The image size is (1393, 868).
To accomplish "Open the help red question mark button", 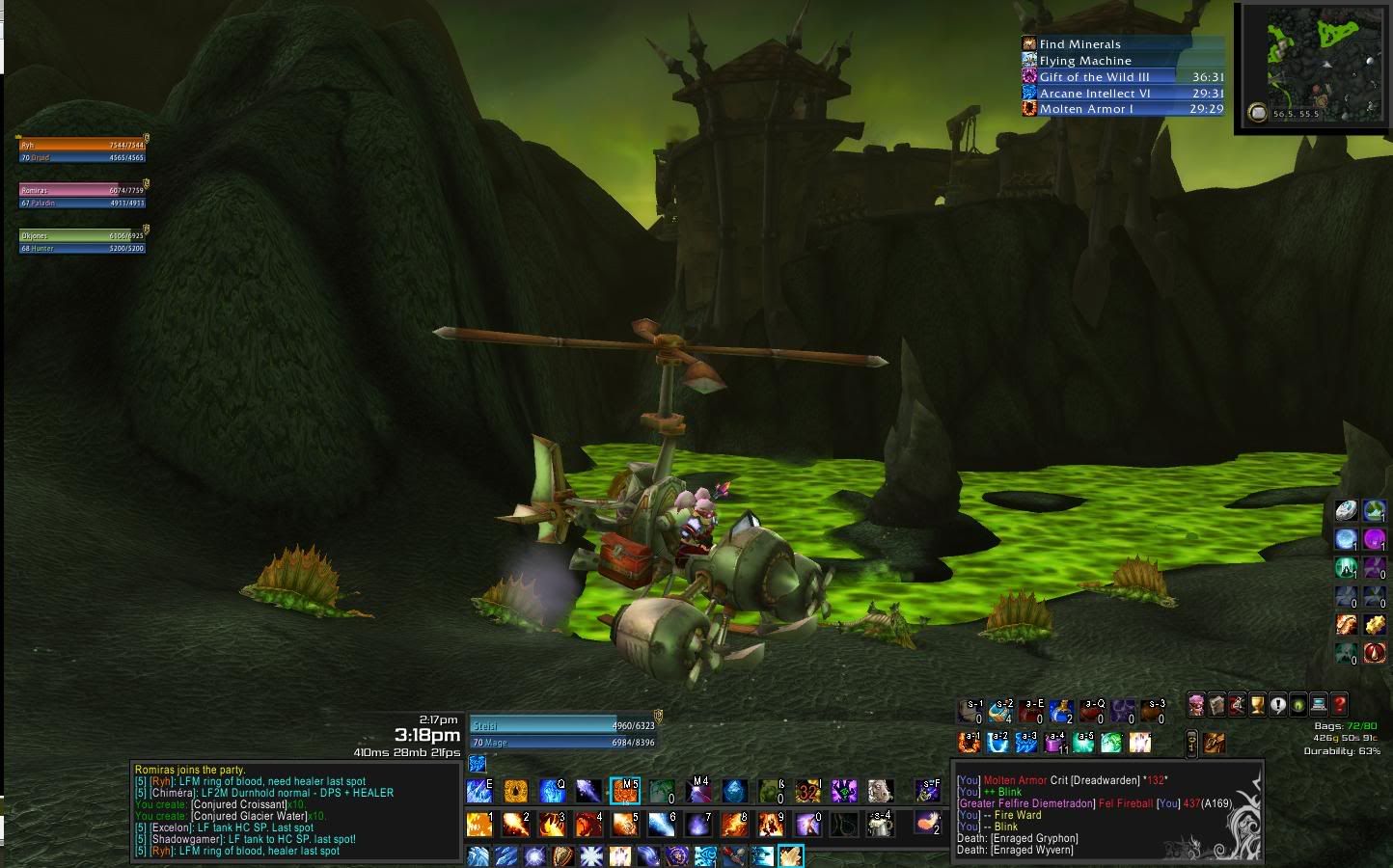I will point(1338,705).
